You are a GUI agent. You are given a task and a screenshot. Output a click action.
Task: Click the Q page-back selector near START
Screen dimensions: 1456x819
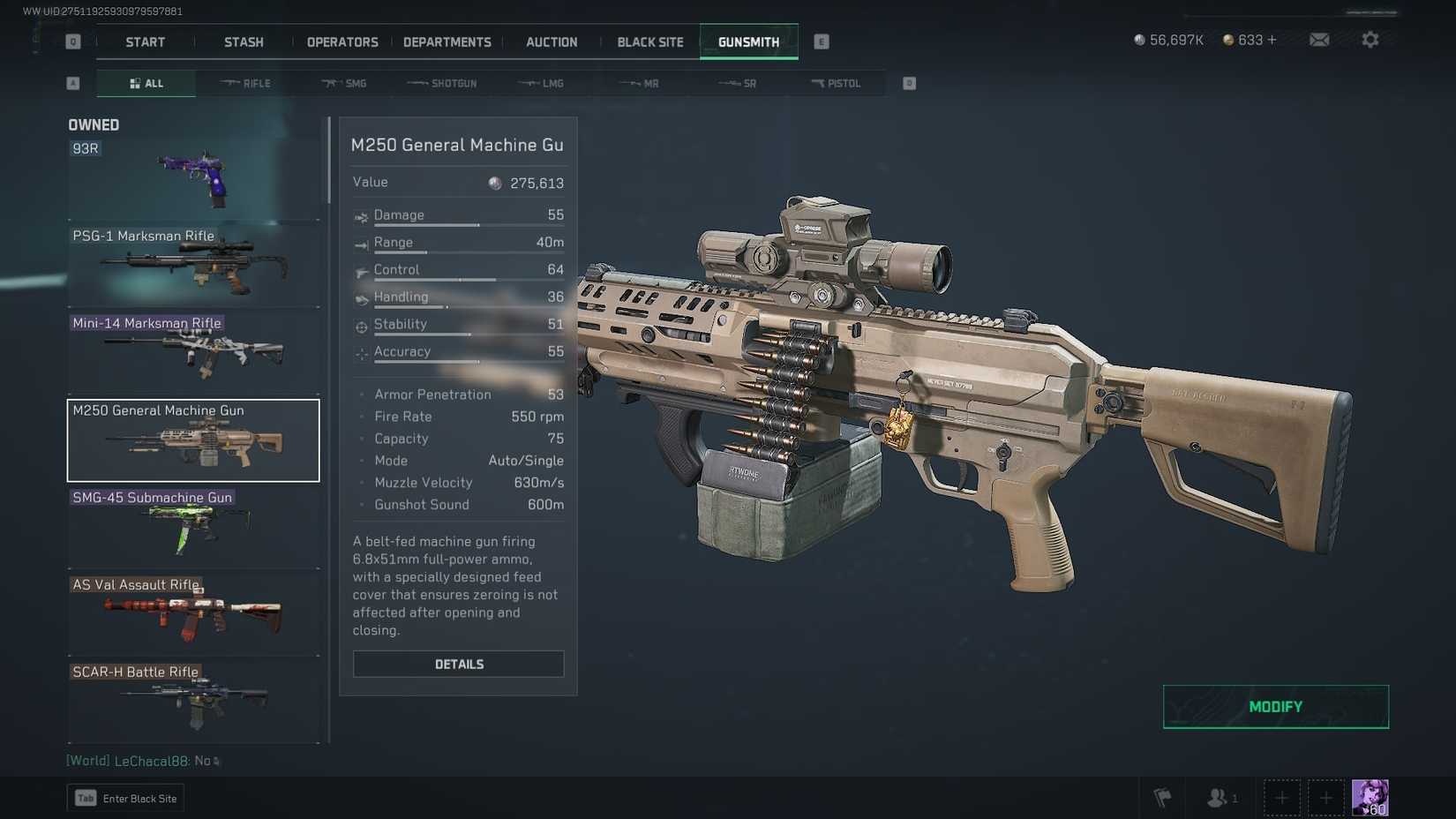pos(73,40)
